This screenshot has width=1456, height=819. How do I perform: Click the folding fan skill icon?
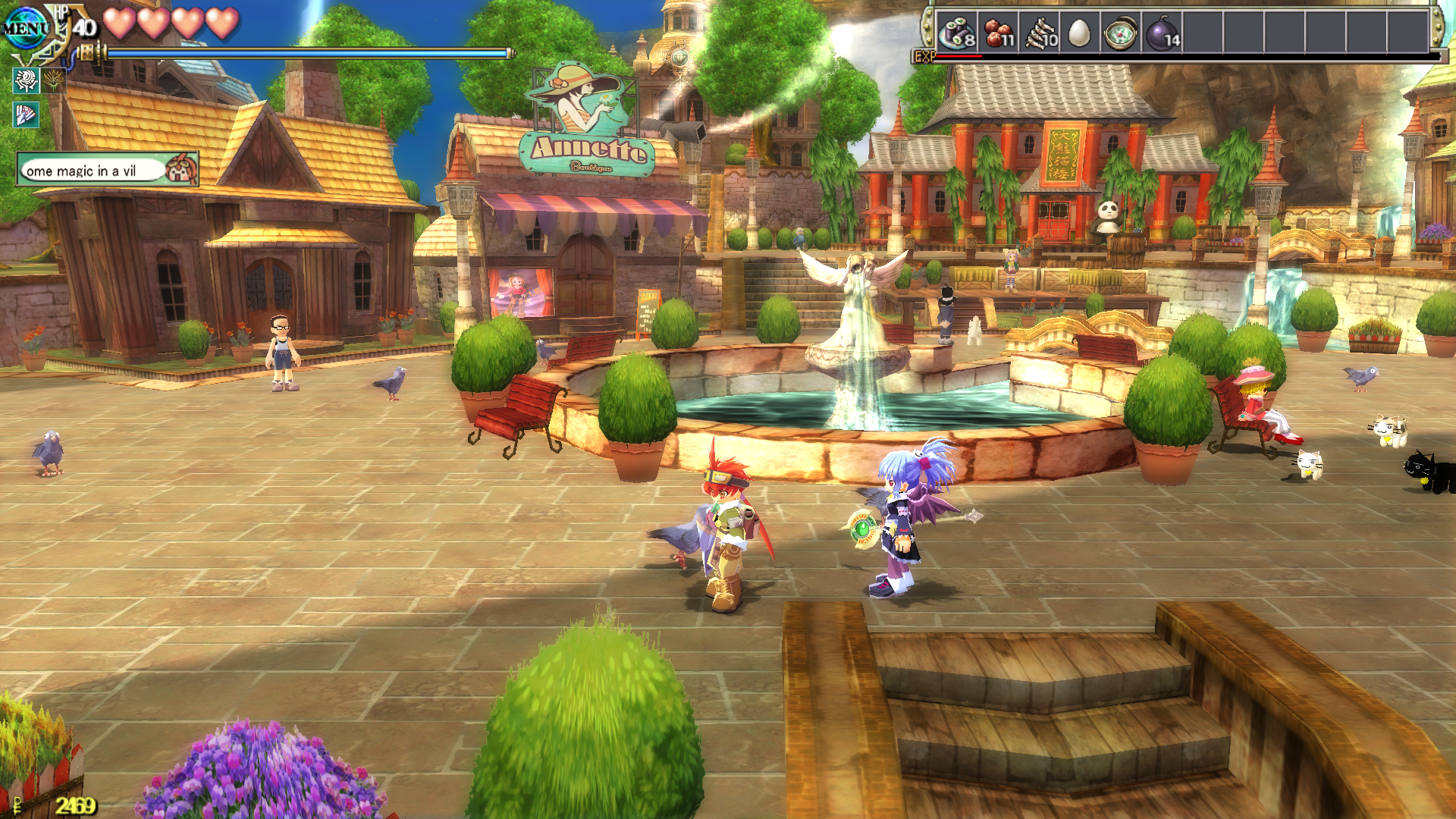point(27,115)
